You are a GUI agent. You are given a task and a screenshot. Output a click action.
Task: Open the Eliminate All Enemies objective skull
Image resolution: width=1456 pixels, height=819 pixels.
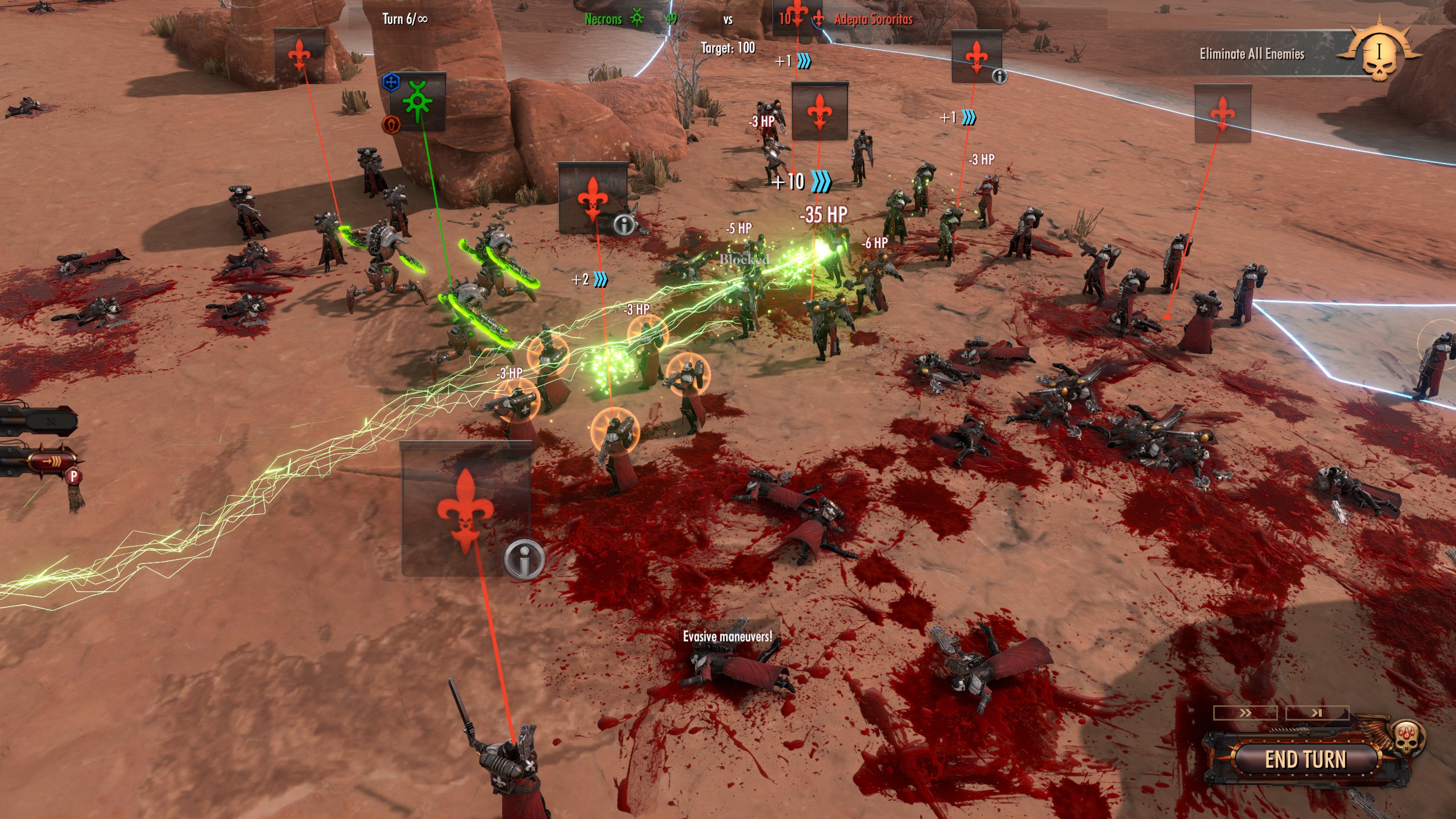coord(1378,55)
